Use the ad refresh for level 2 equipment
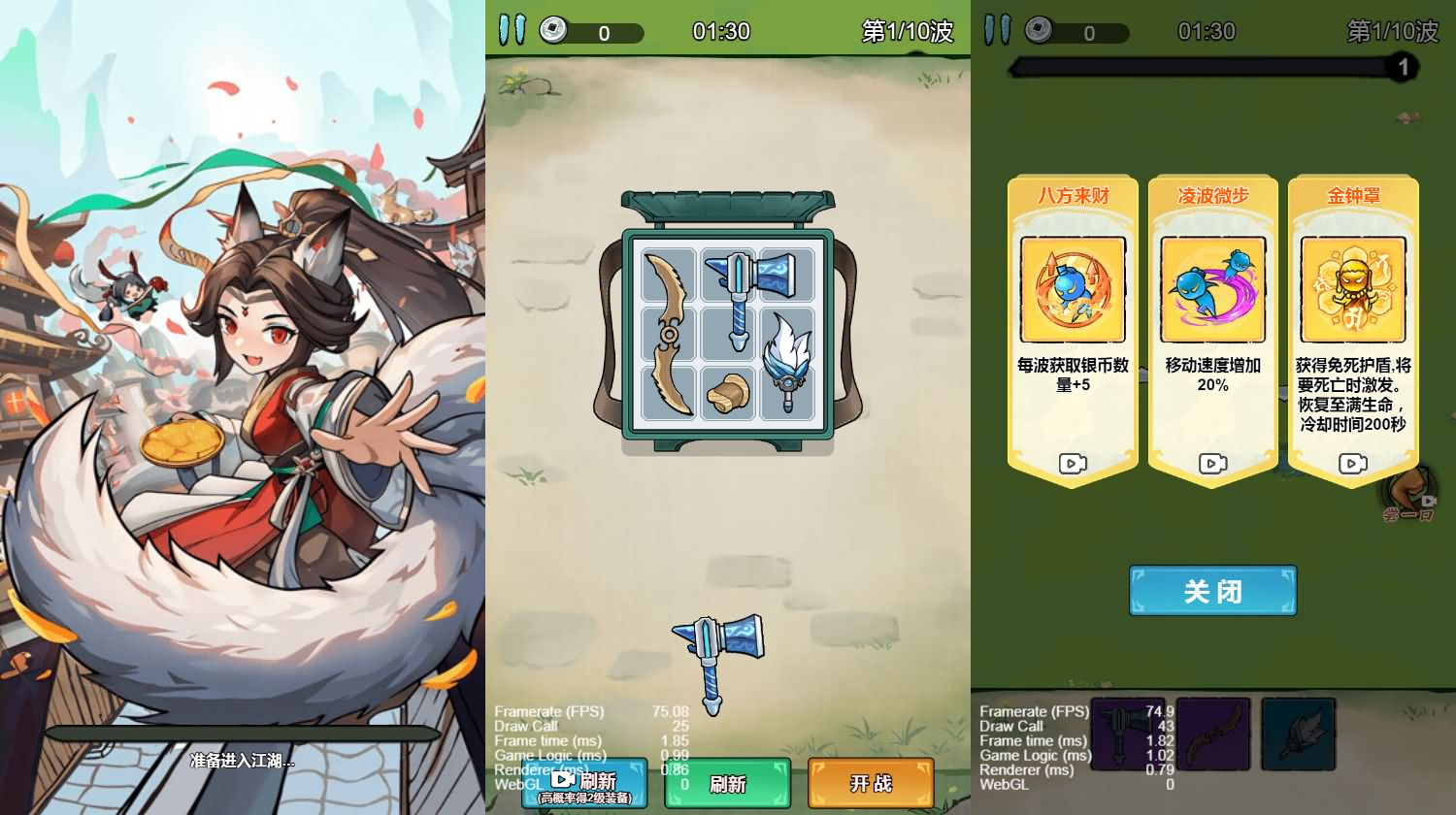The width and height of the screenshot is (1456, 815). point(583,783)
